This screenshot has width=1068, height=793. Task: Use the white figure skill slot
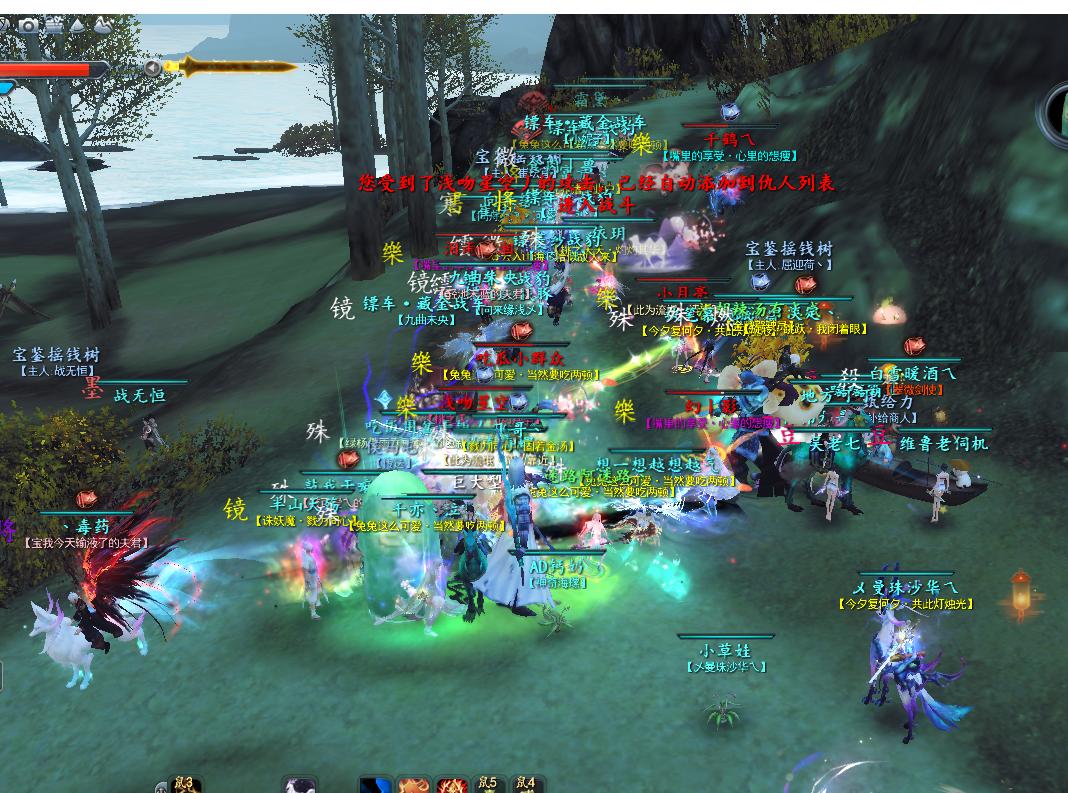pyautogui.click(x=299, y=786)
